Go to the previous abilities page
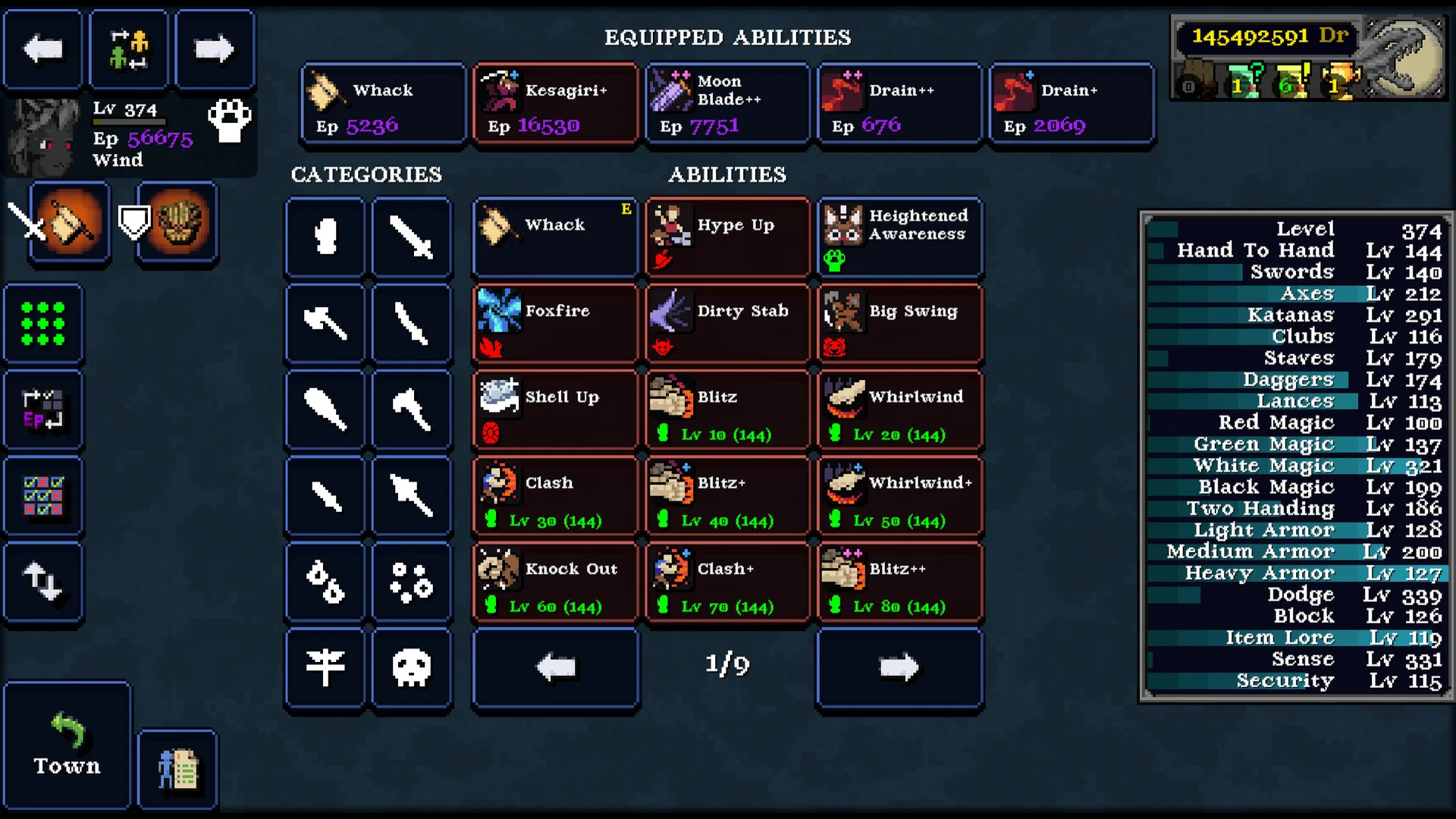The height and width of the screenshot is (819, 1456). 555,667
